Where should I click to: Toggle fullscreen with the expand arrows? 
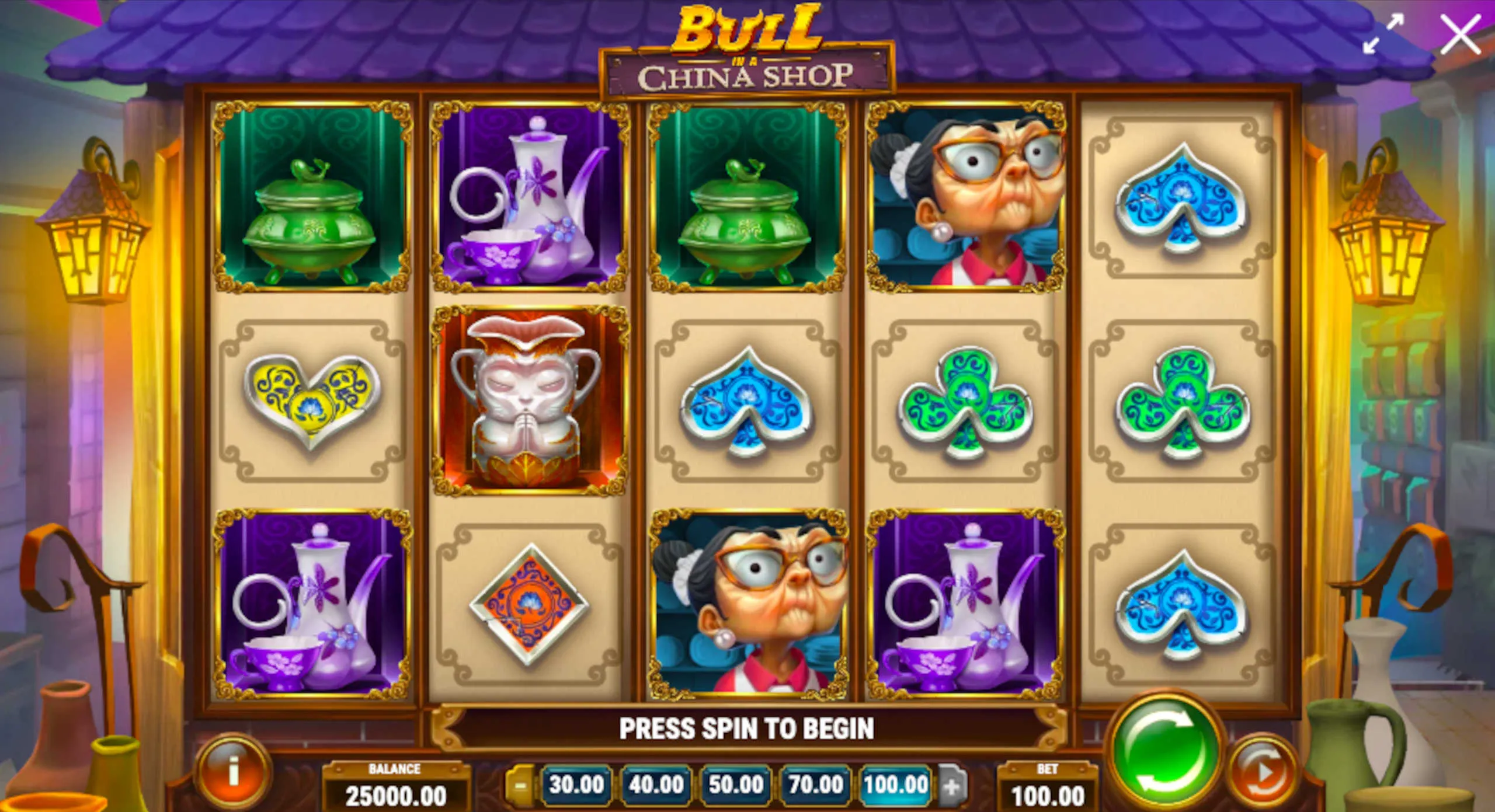coord(1383,35)
